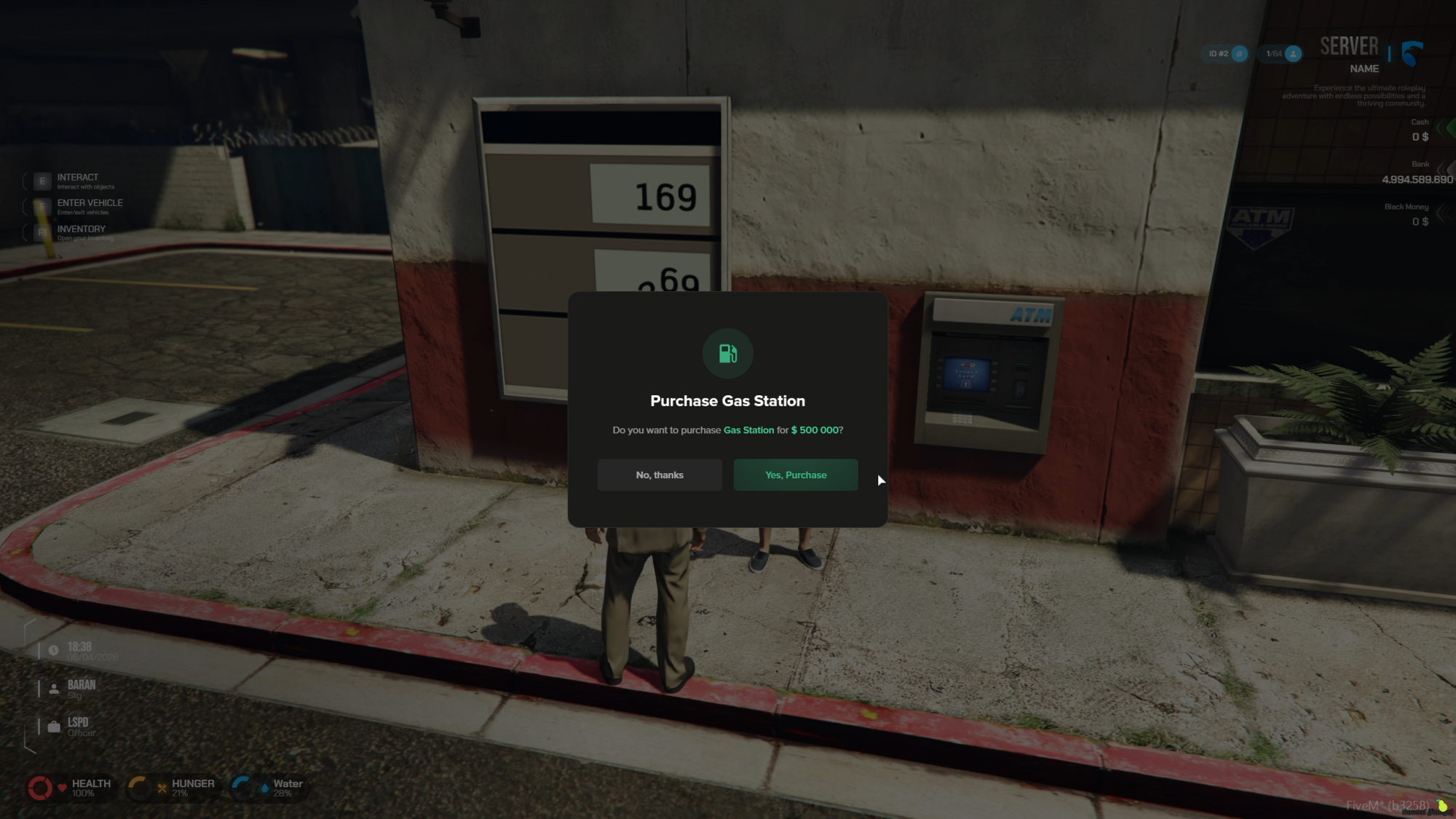
Task: Click the red Health progress ring
Action: tap(39, 786)
